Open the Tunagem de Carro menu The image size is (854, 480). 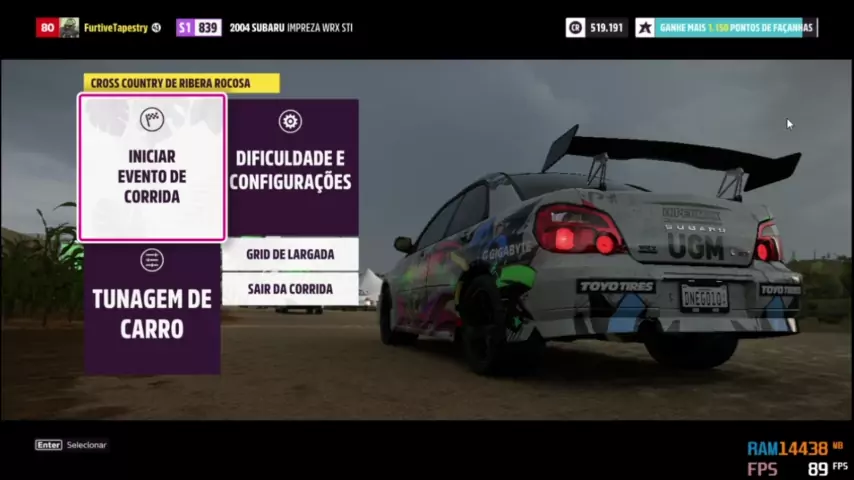coord(152,309)
